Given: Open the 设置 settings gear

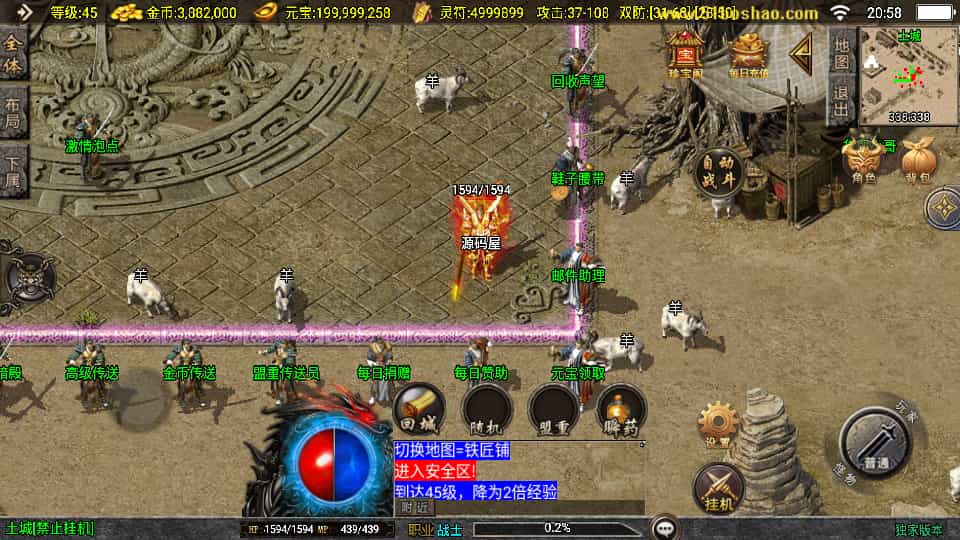Looking at the screenshot, I should click(x=718, y=425).
